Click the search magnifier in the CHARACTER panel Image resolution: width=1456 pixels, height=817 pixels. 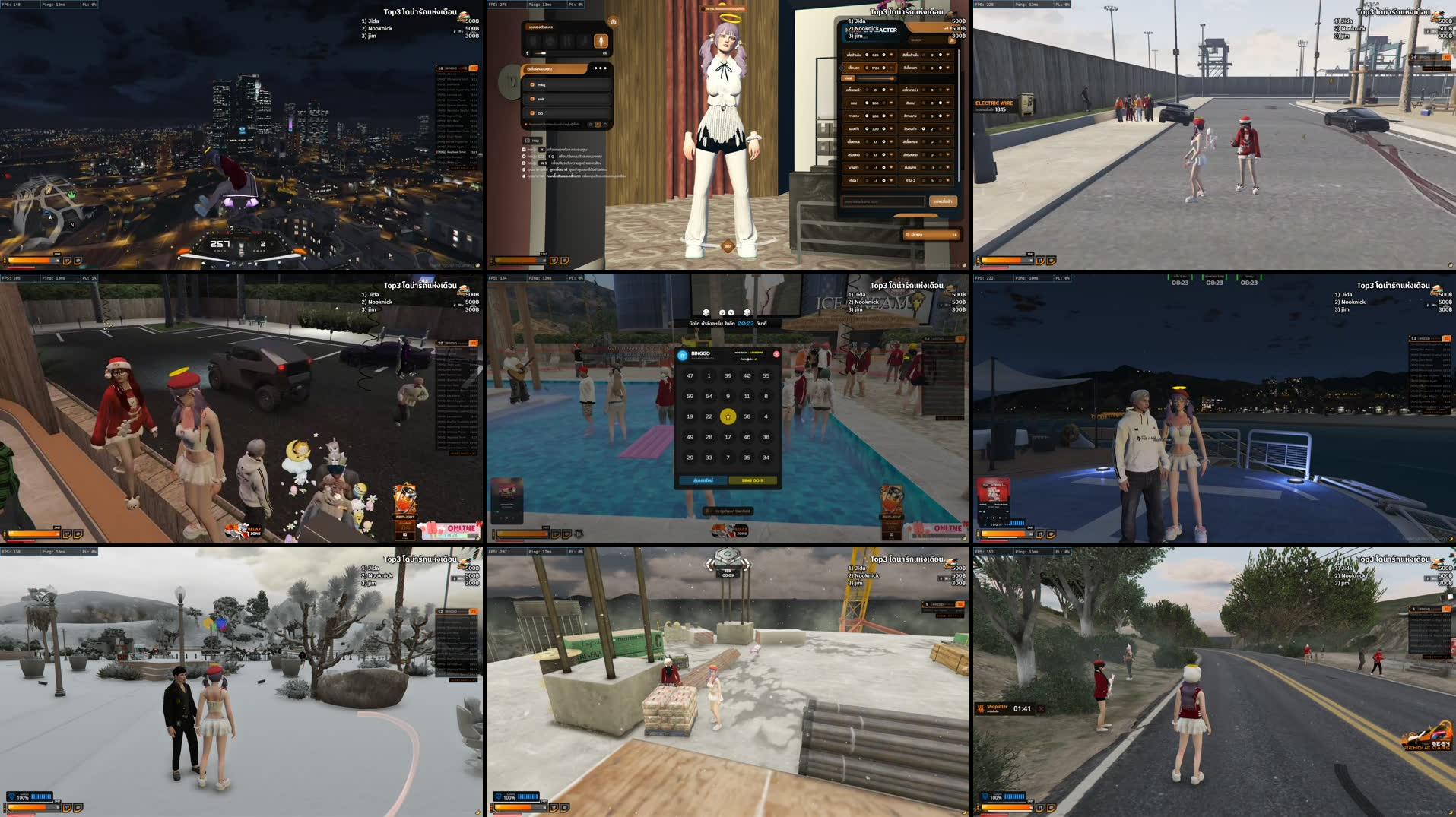pyautogui.click(x=953, y=41)
